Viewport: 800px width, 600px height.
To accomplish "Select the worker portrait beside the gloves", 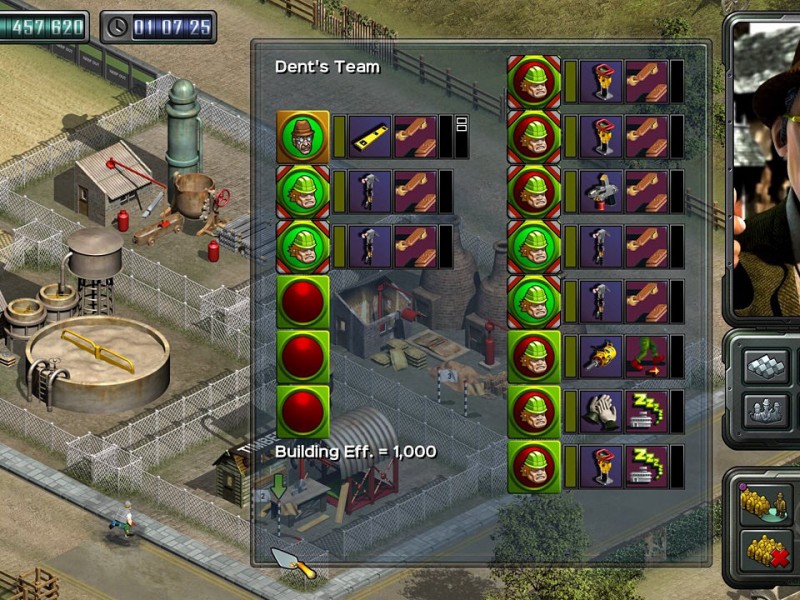I will pyautogui.click(x=534, y=411).
